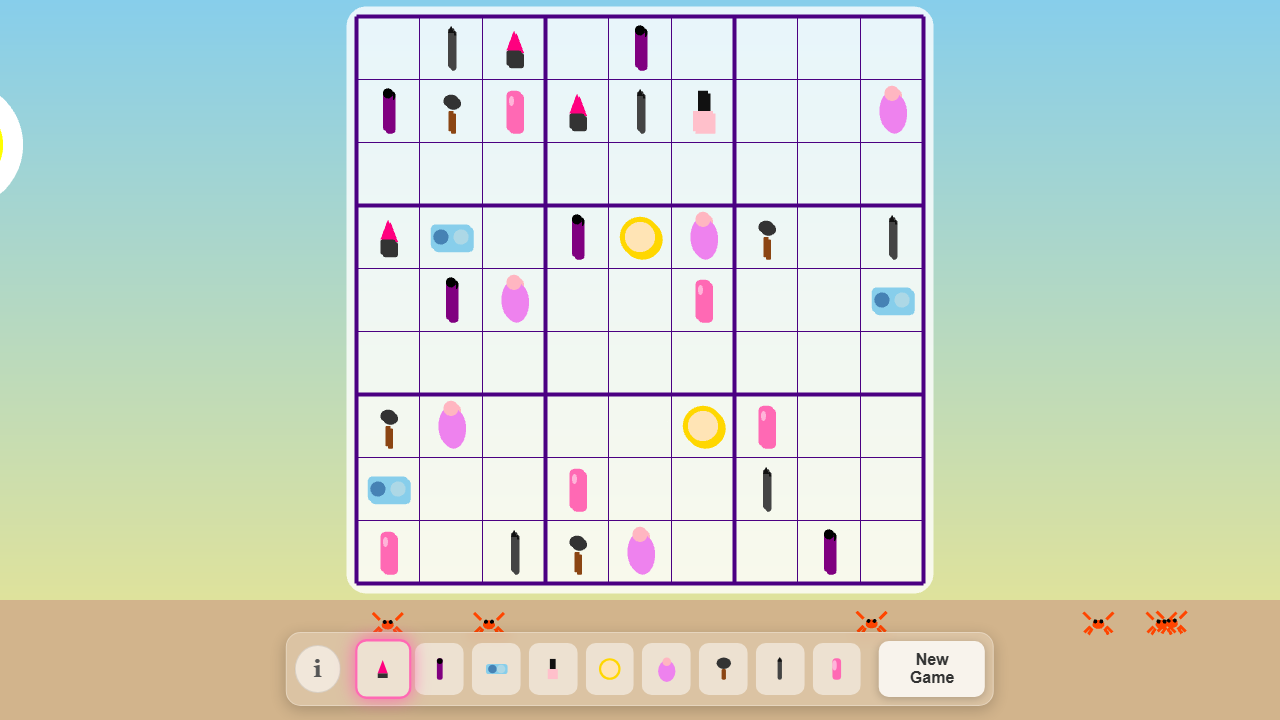The image size is (1280, 720).
Task: Click the double spider icon at far bottom right
Action: click(1166, 622)
